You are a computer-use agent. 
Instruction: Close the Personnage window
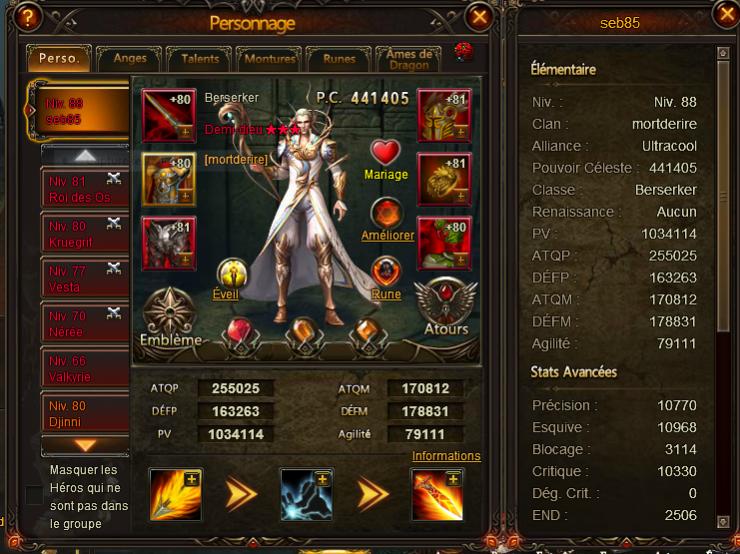tap(479, 17)
